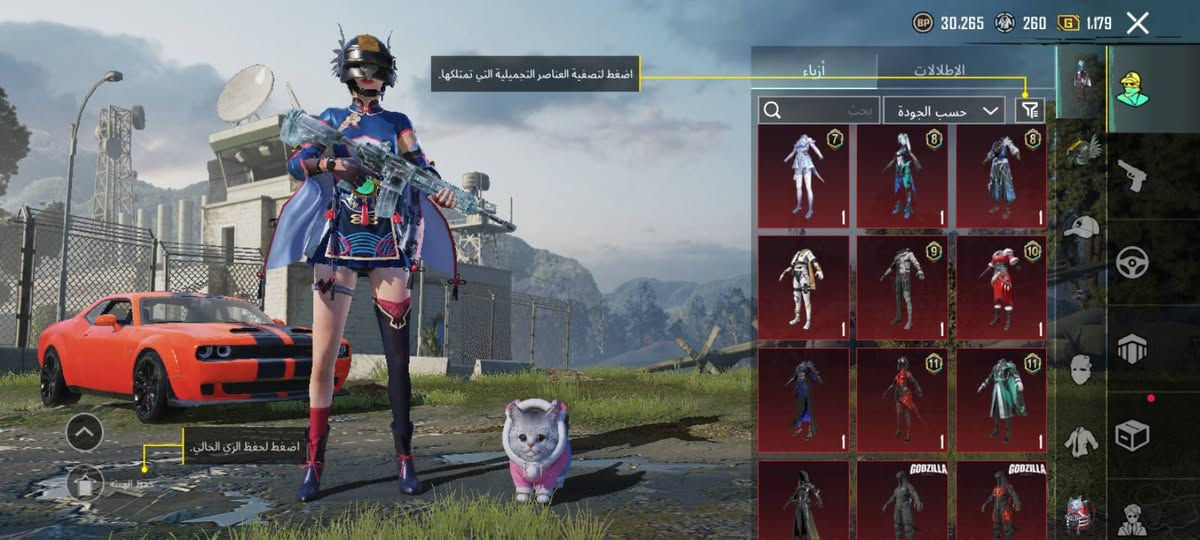Expand the up-arrow circle button

point(84,432)
